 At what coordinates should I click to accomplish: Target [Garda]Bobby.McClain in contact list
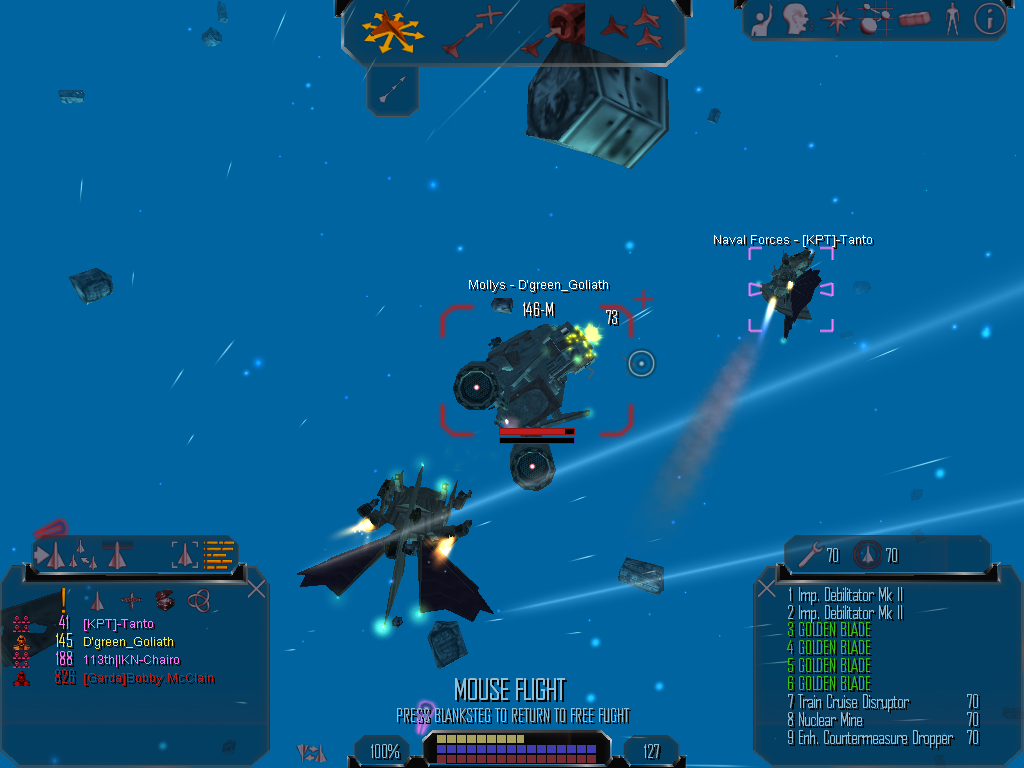click(x=148, y=678)
